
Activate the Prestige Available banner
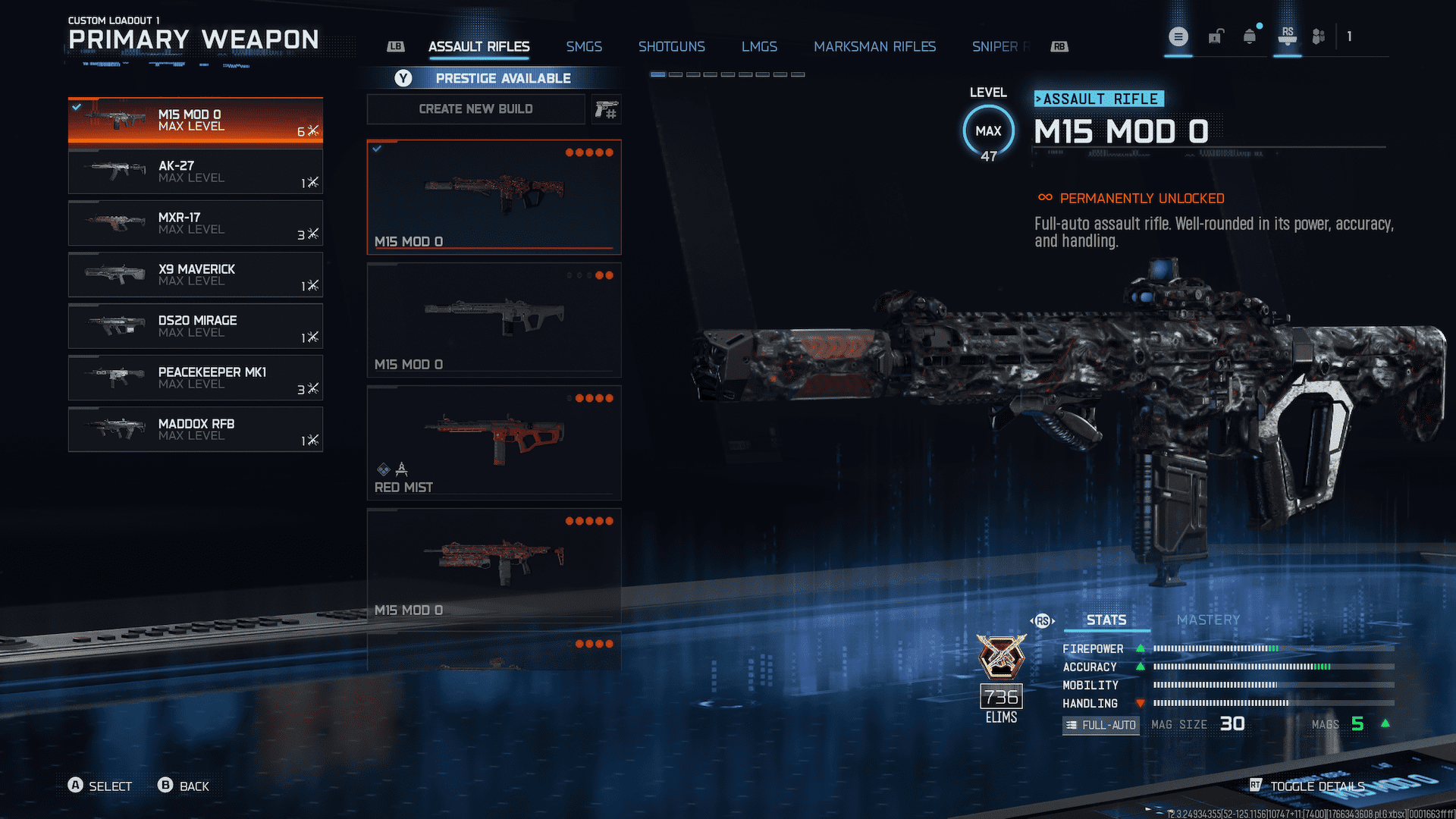coord(494,78)
